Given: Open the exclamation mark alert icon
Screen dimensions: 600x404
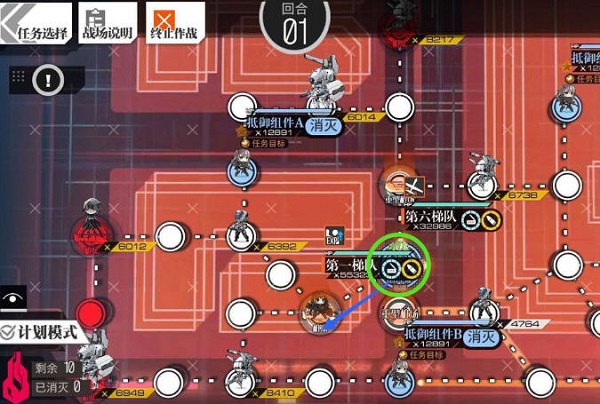Looking at the screenshot, I should [x=50, y=77].
